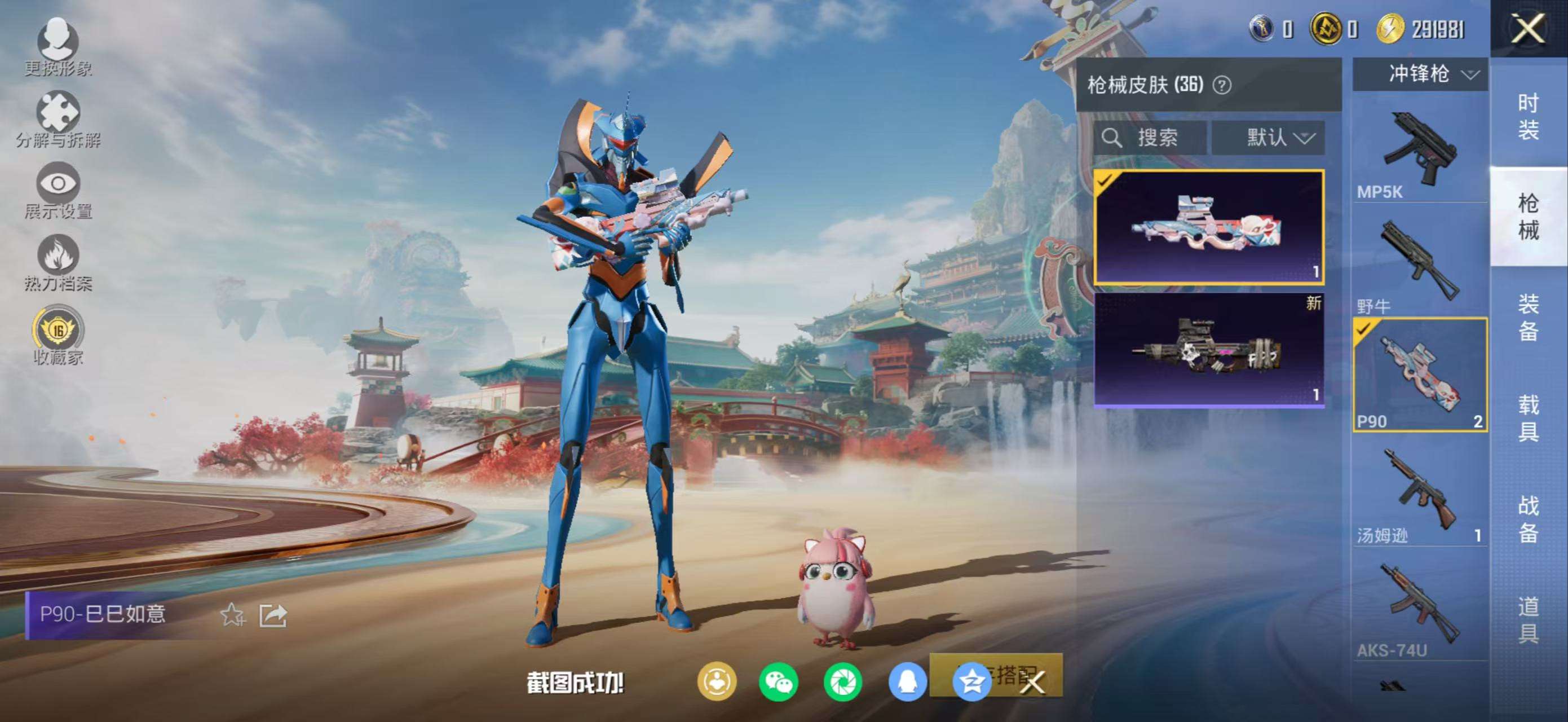Select the AKS-74U weapon entry
Screen dimensions: 1568x722
1420,609
